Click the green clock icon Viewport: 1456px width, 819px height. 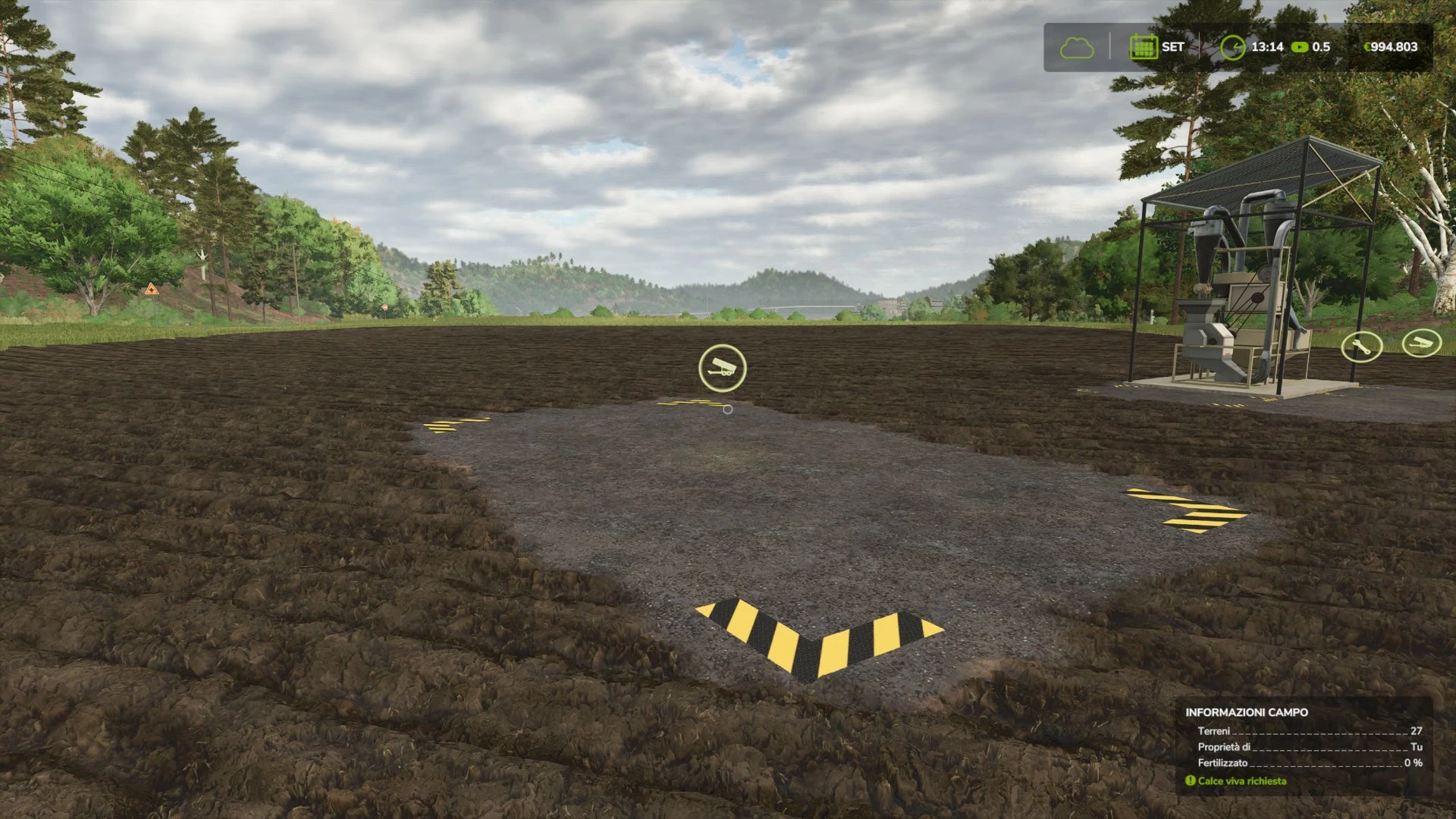click(x=1233, y=47)
